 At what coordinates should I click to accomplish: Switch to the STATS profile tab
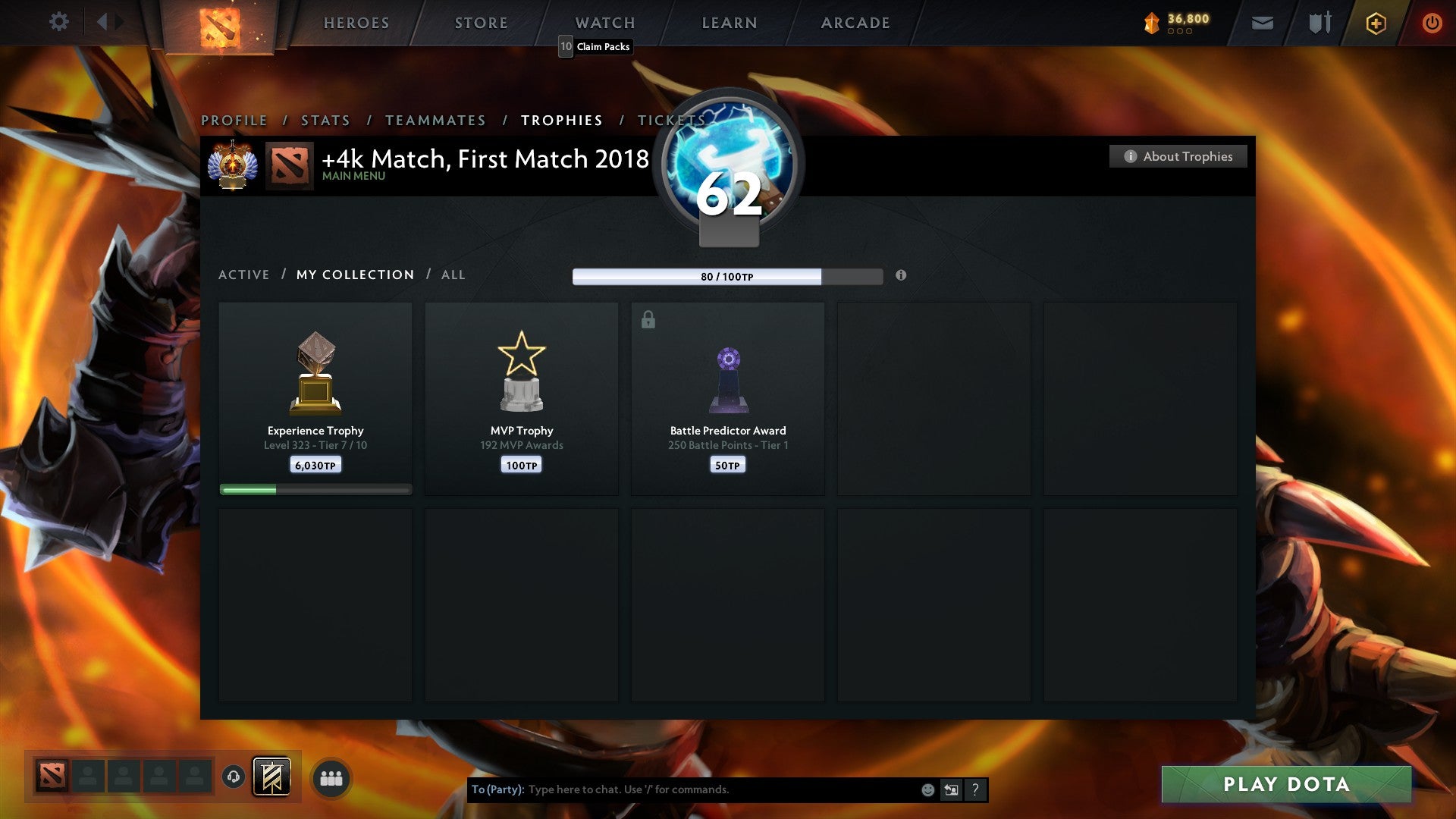click(325, 120)
